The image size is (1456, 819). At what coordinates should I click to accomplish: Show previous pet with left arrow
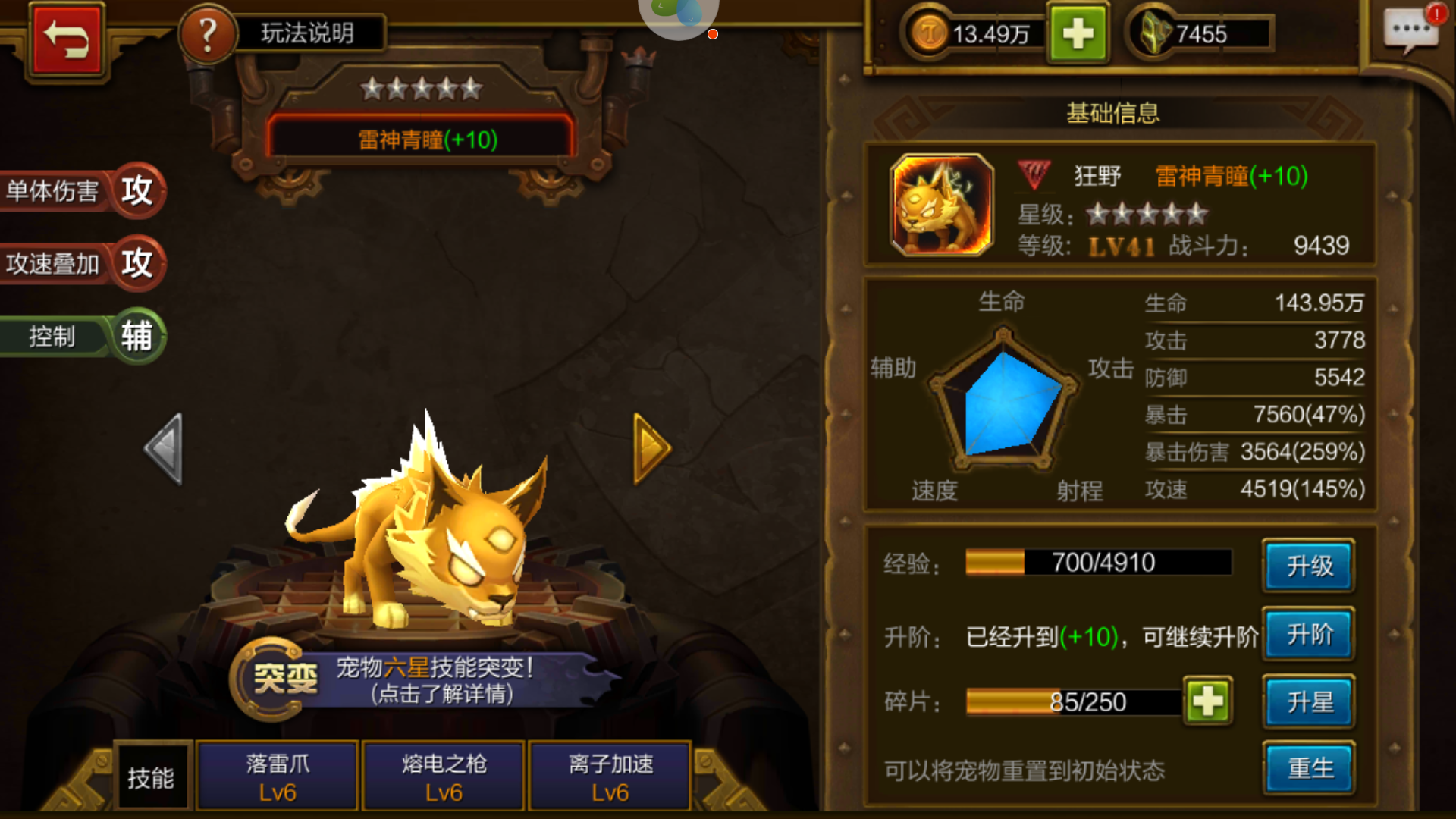click(165, 449)
